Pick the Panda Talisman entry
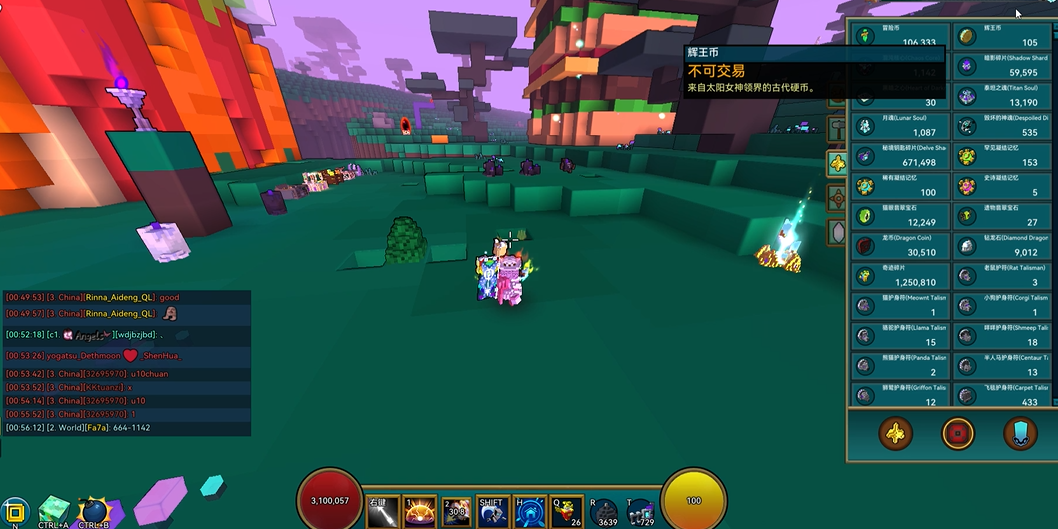1058x529 pixels. point(900,366)
